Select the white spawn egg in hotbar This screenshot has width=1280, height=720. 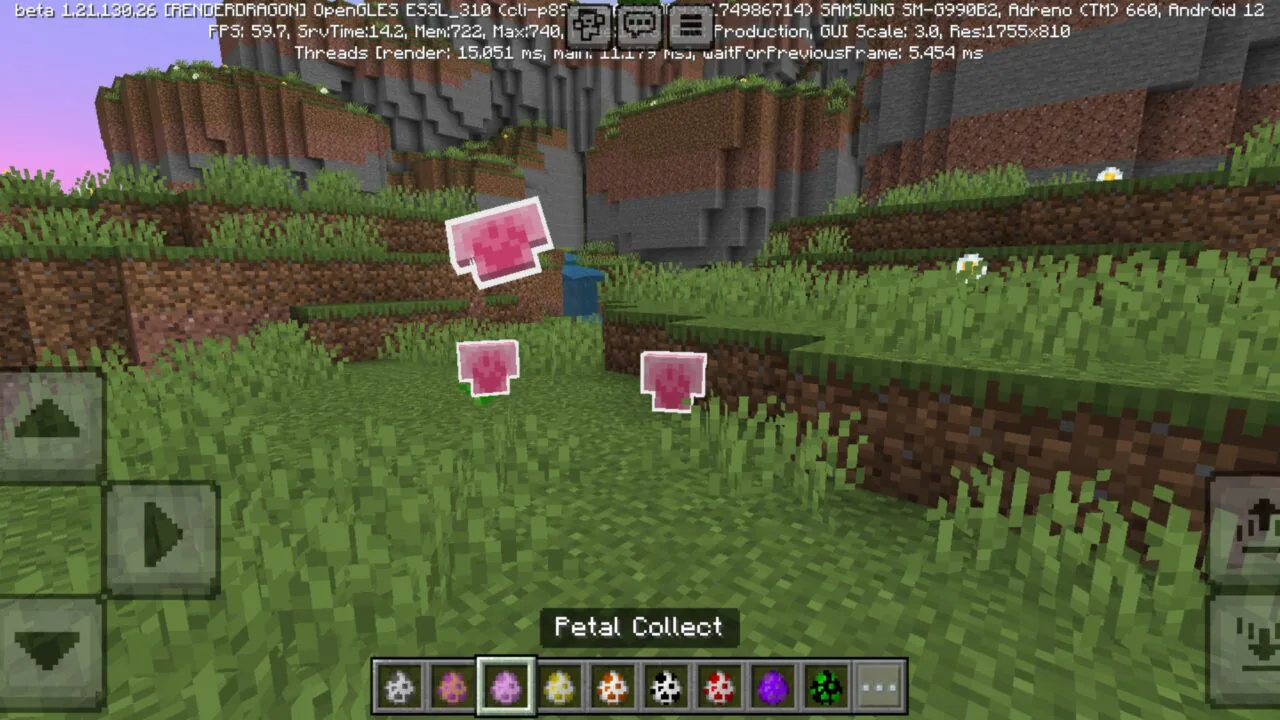398,686
